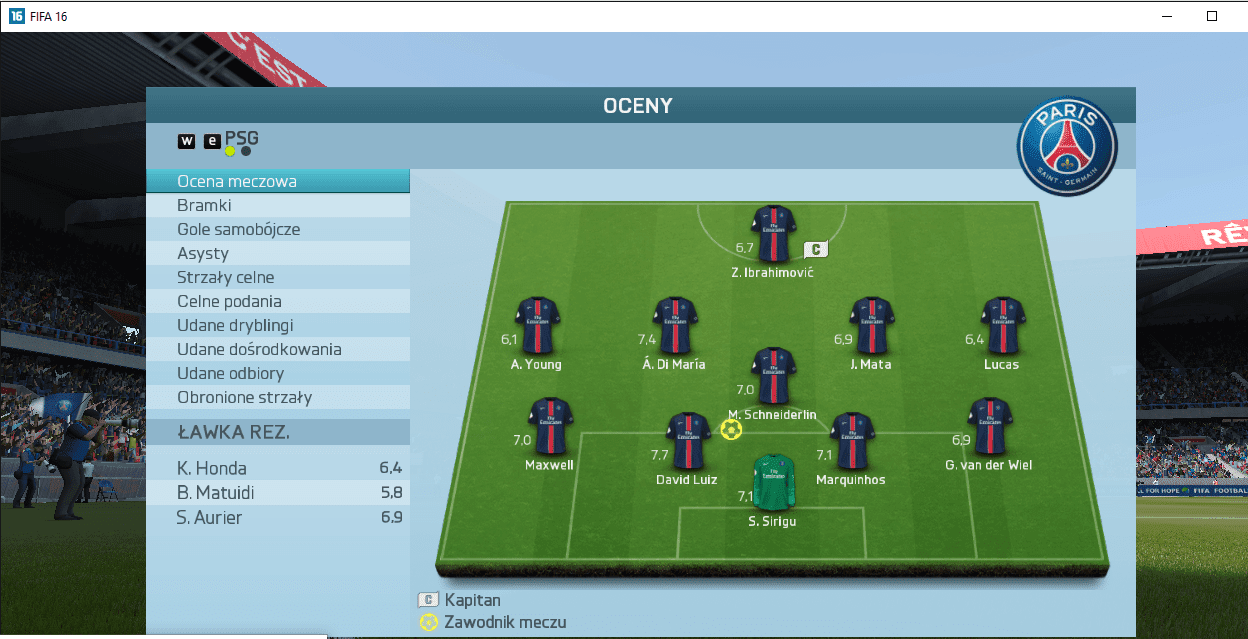This screenshot has height=639, width=1248.
Task: Maximize the FIFA 16 window
Action: pyautogui.click(x=1211, y=16)
